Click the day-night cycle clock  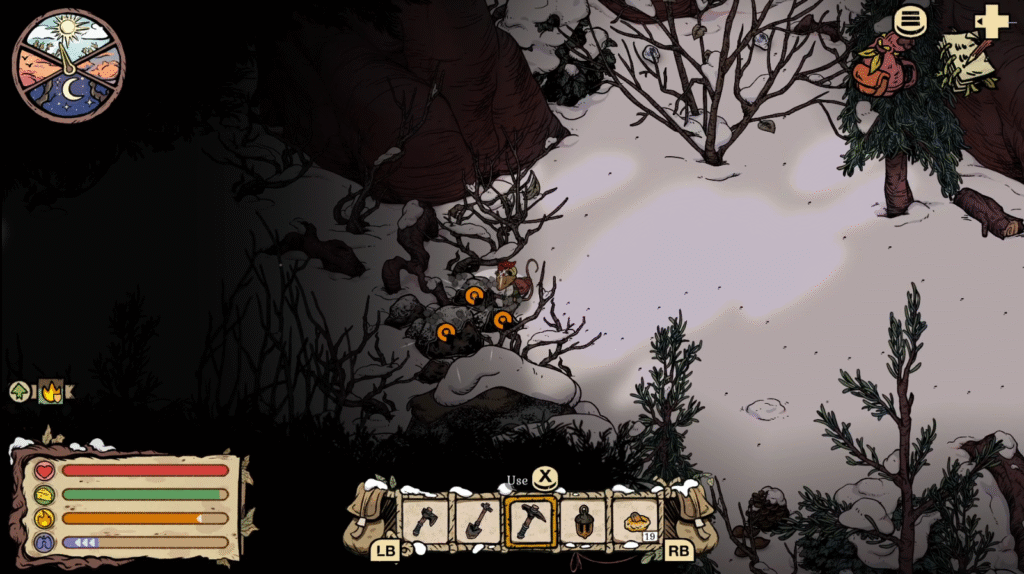point(68,65)
